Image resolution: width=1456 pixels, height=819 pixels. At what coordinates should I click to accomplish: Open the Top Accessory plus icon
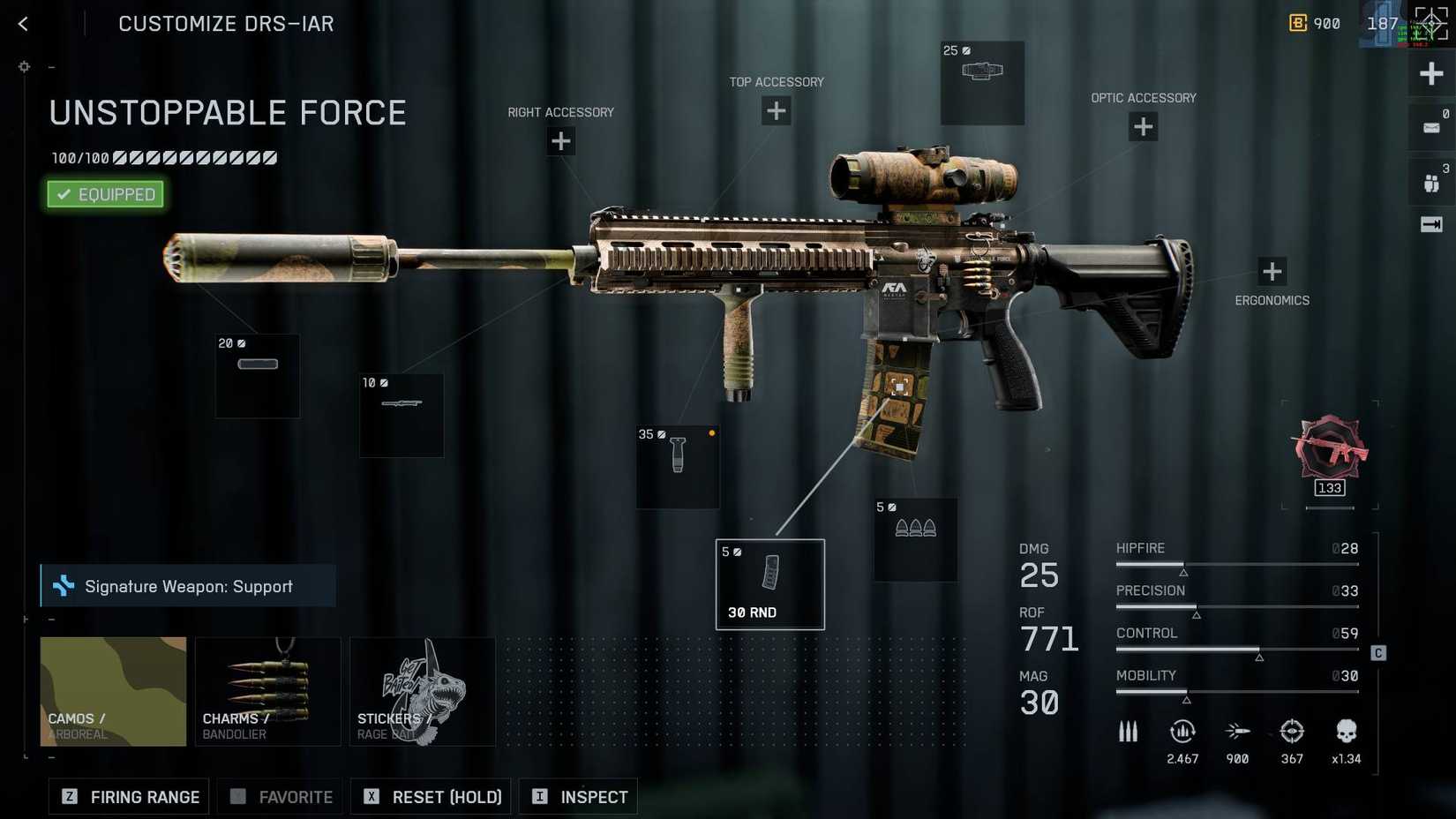click(x=776, y=110)
